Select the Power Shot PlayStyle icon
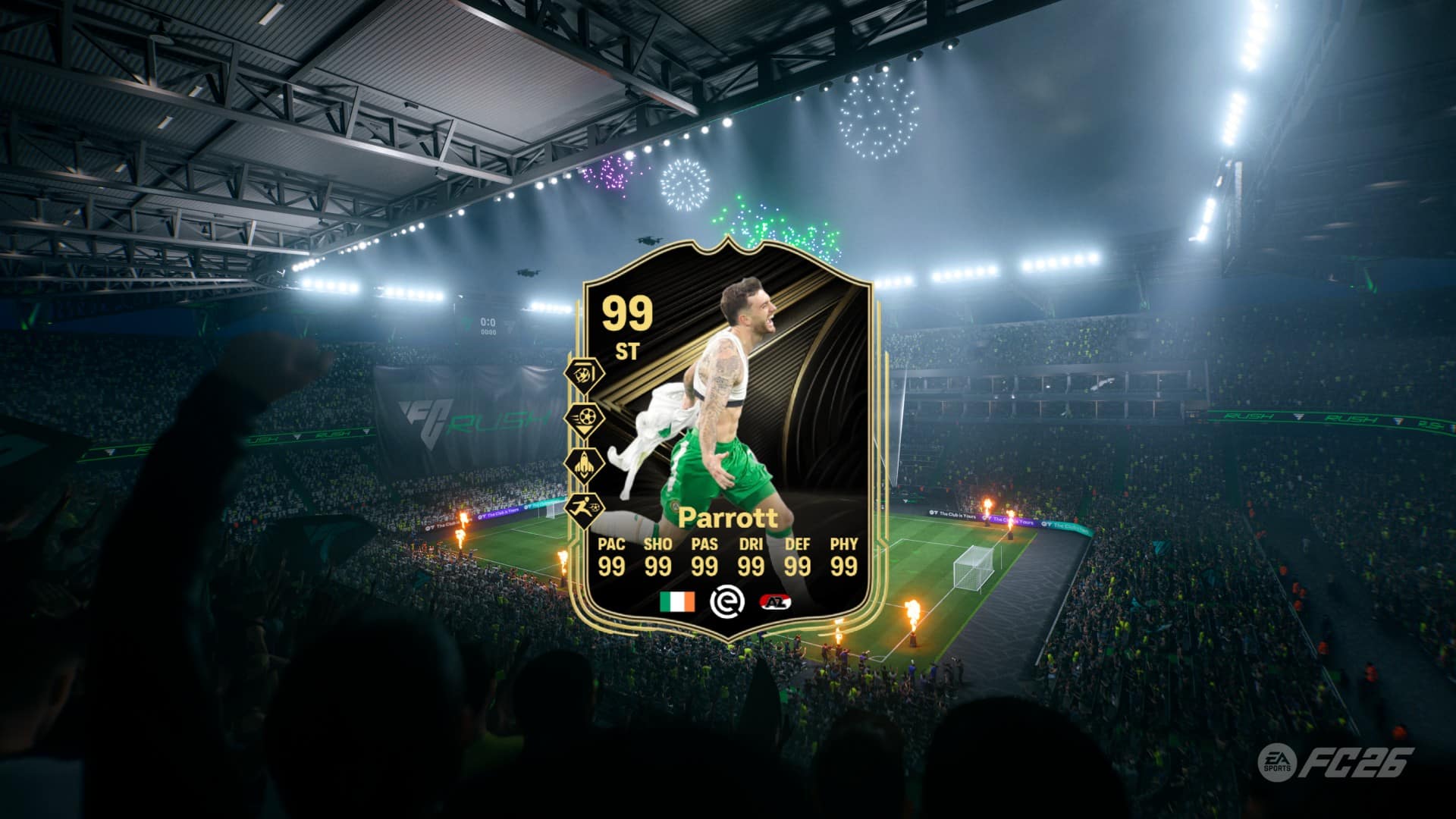 pyautogui.click(x=584, y=419)
